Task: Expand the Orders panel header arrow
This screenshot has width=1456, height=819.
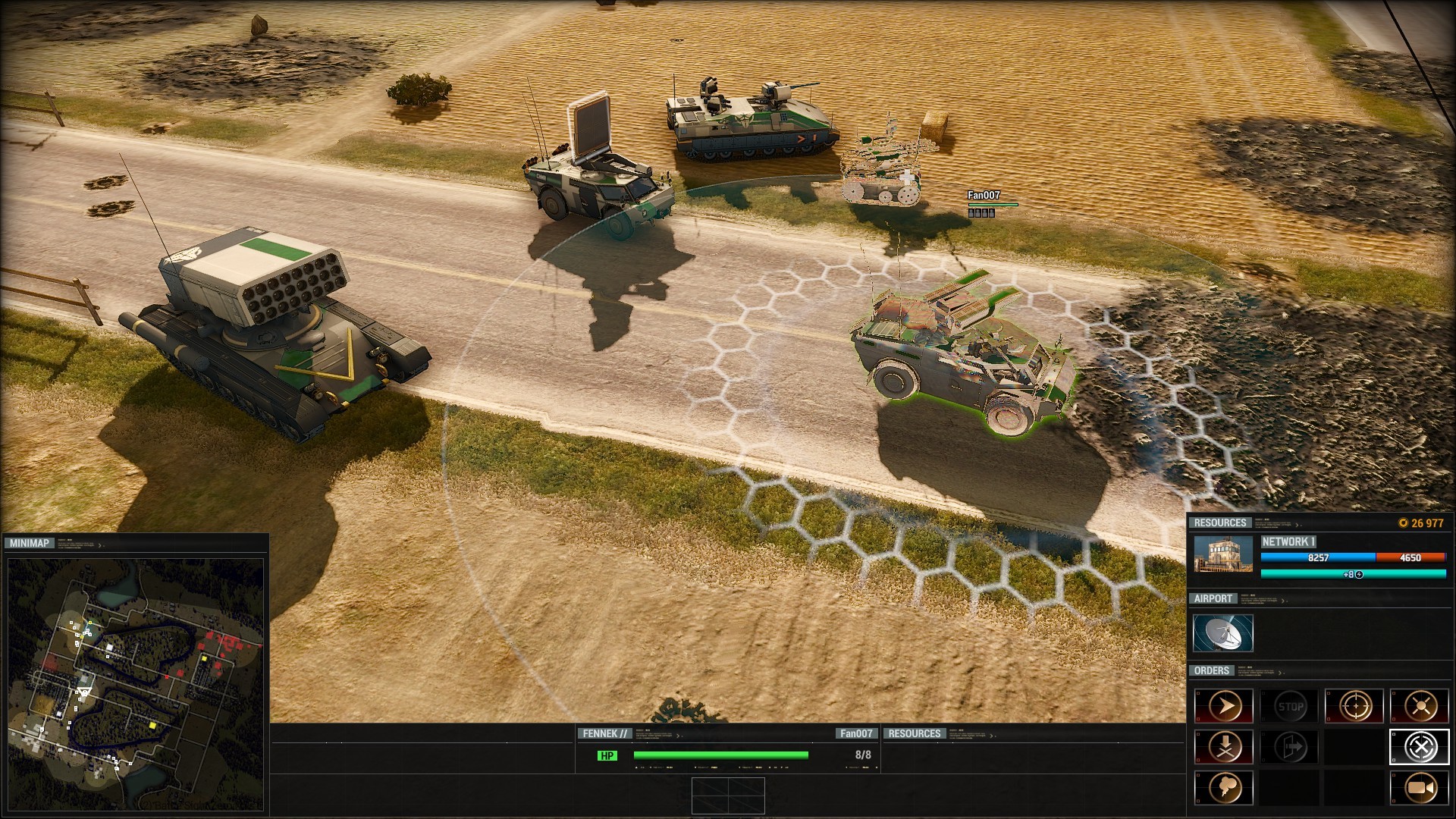Action: coord(1280,673)
